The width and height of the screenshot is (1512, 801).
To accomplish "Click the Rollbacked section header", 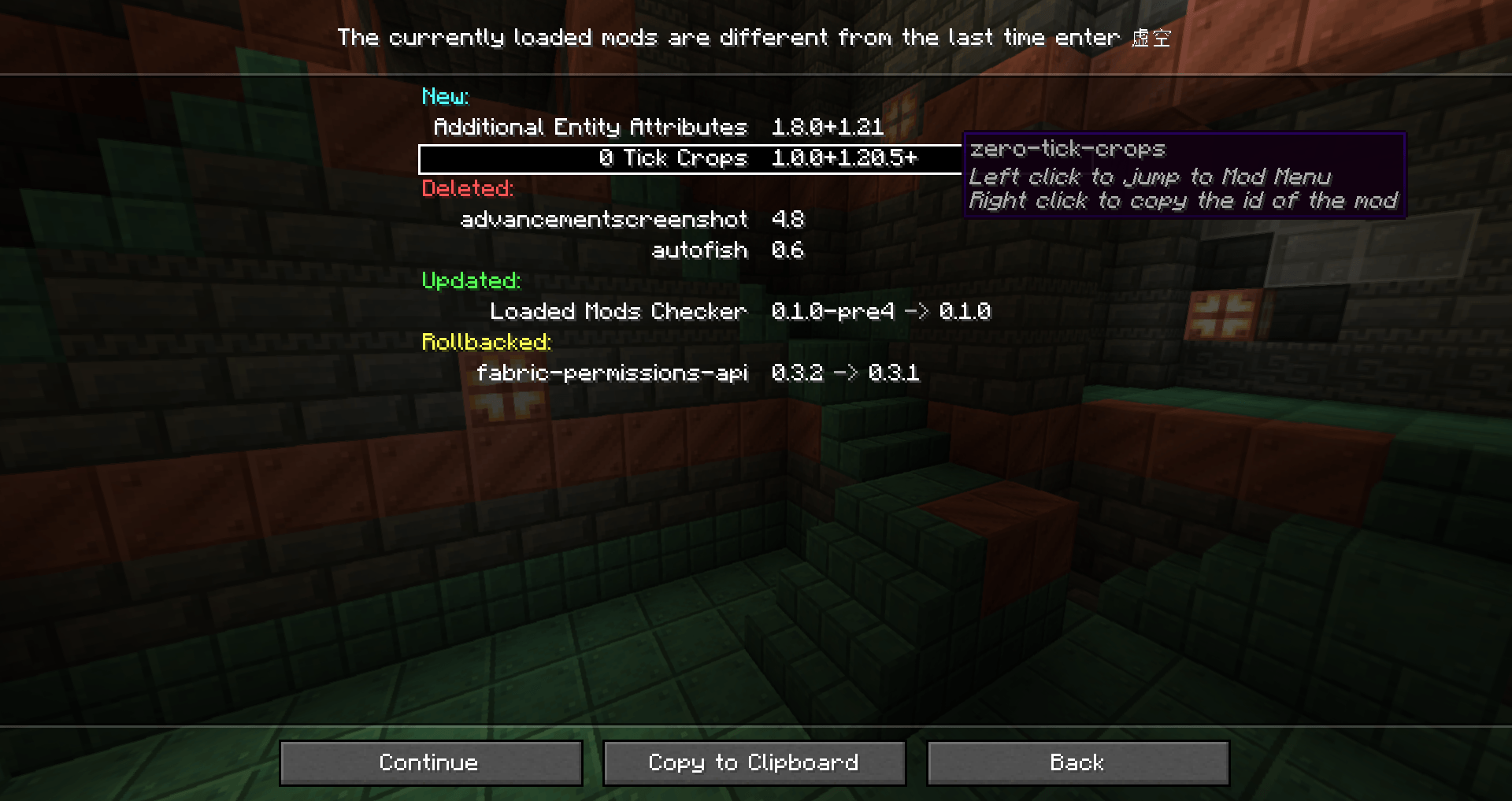I will (485, 342).
